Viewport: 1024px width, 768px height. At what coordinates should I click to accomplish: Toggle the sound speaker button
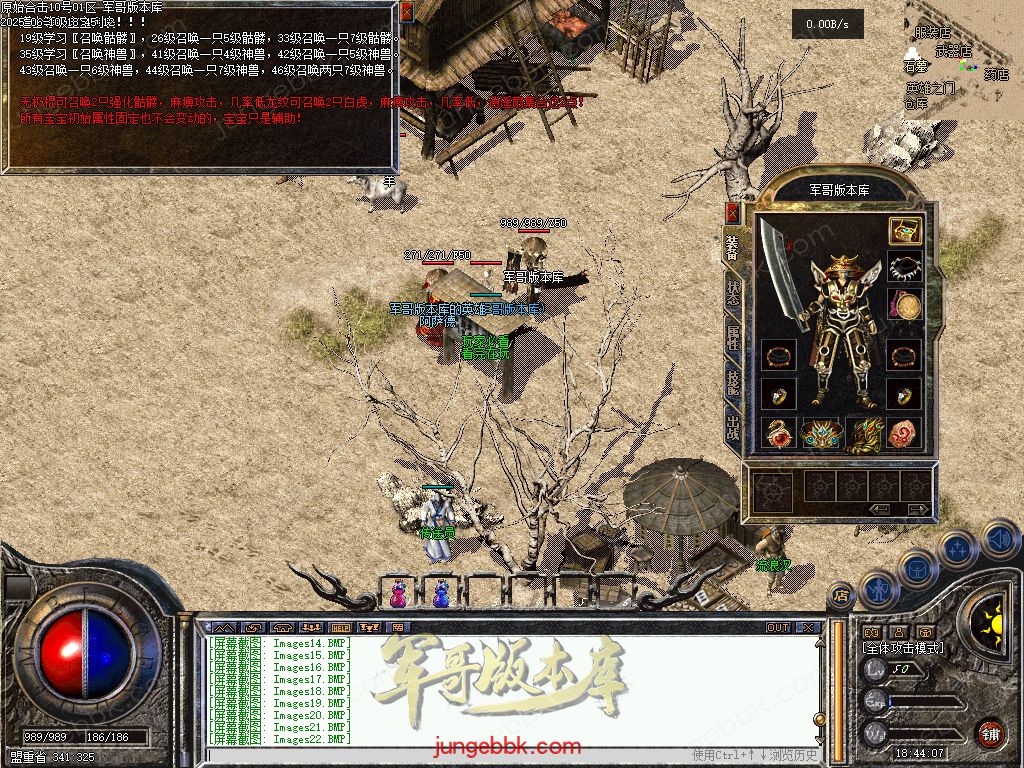click(x=998, y=540)
